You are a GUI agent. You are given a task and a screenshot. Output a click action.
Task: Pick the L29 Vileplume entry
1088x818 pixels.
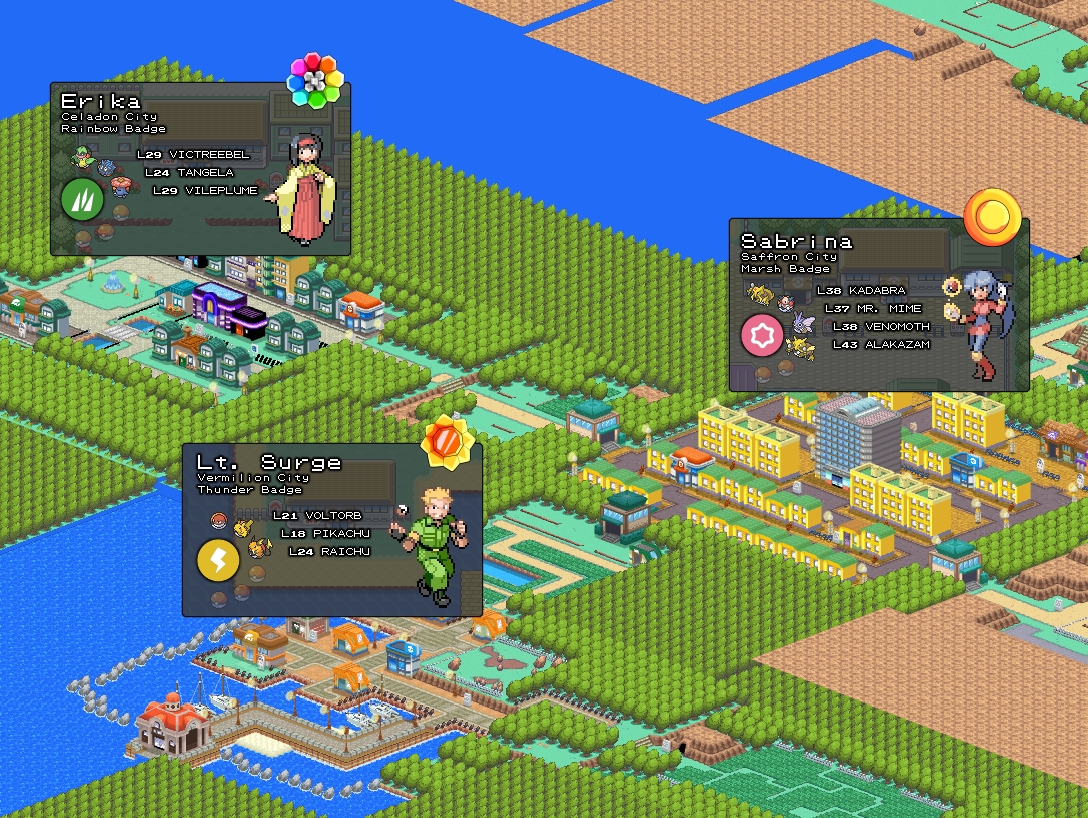pyautogui.click(x=207, y=191)
